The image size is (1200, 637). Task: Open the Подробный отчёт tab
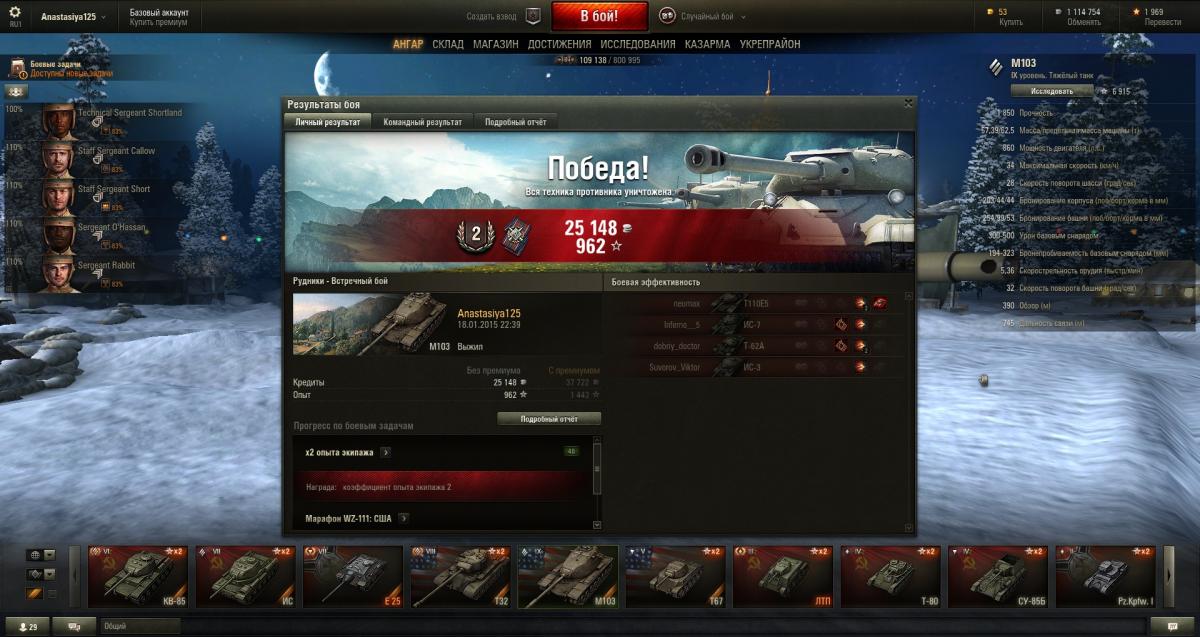click(x=516, y=121)
